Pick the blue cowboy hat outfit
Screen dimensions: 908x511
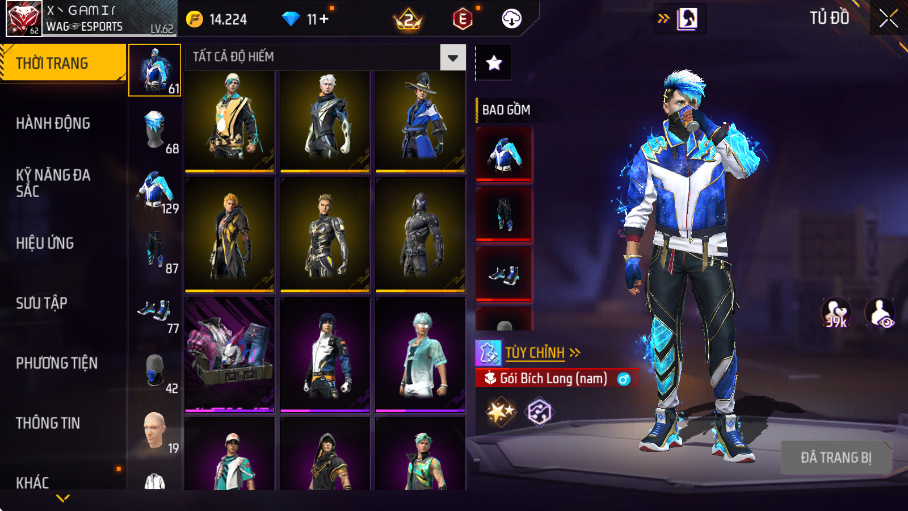pos(420,121)
